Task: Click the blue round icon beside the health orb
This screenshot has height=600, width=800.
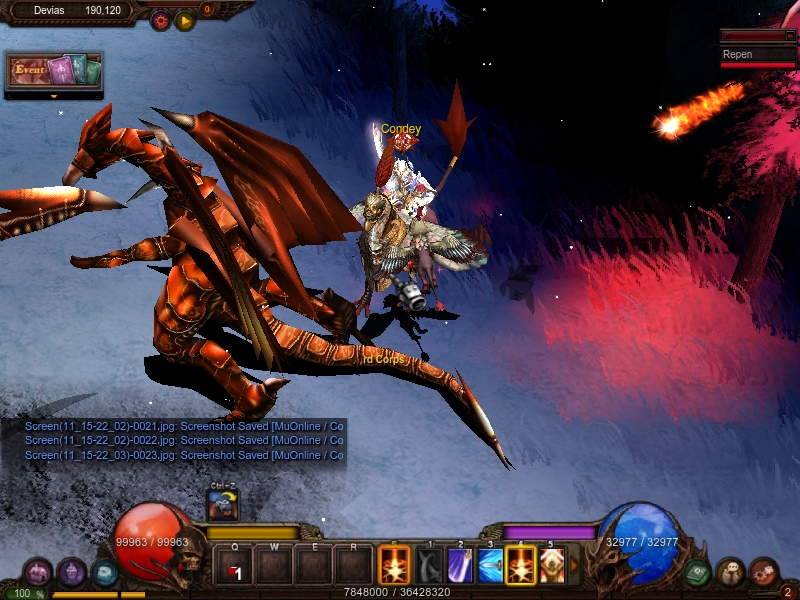Action: [x=104, y=573]
